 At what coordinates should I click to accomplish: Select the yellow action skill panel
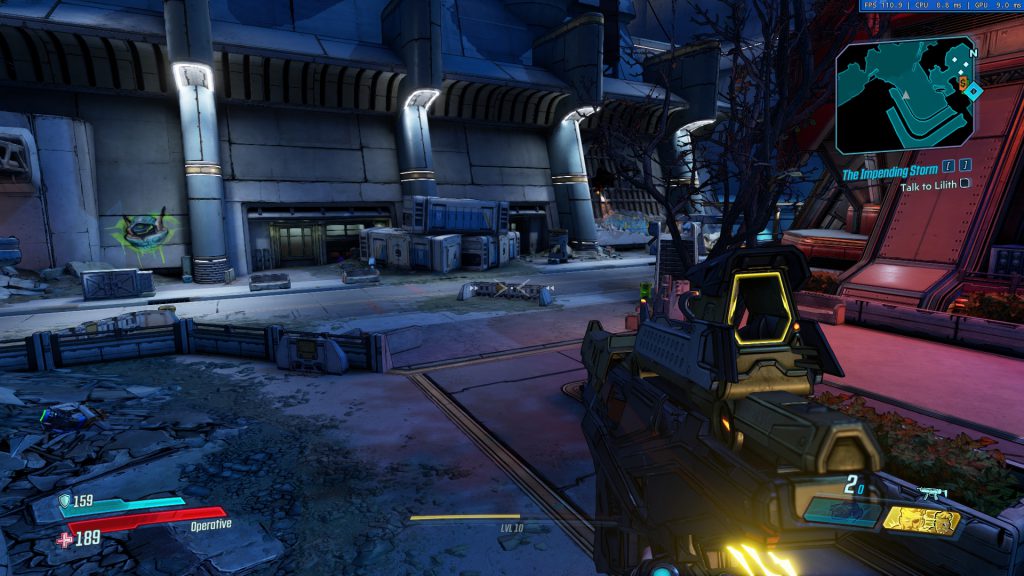coord(920,519)
